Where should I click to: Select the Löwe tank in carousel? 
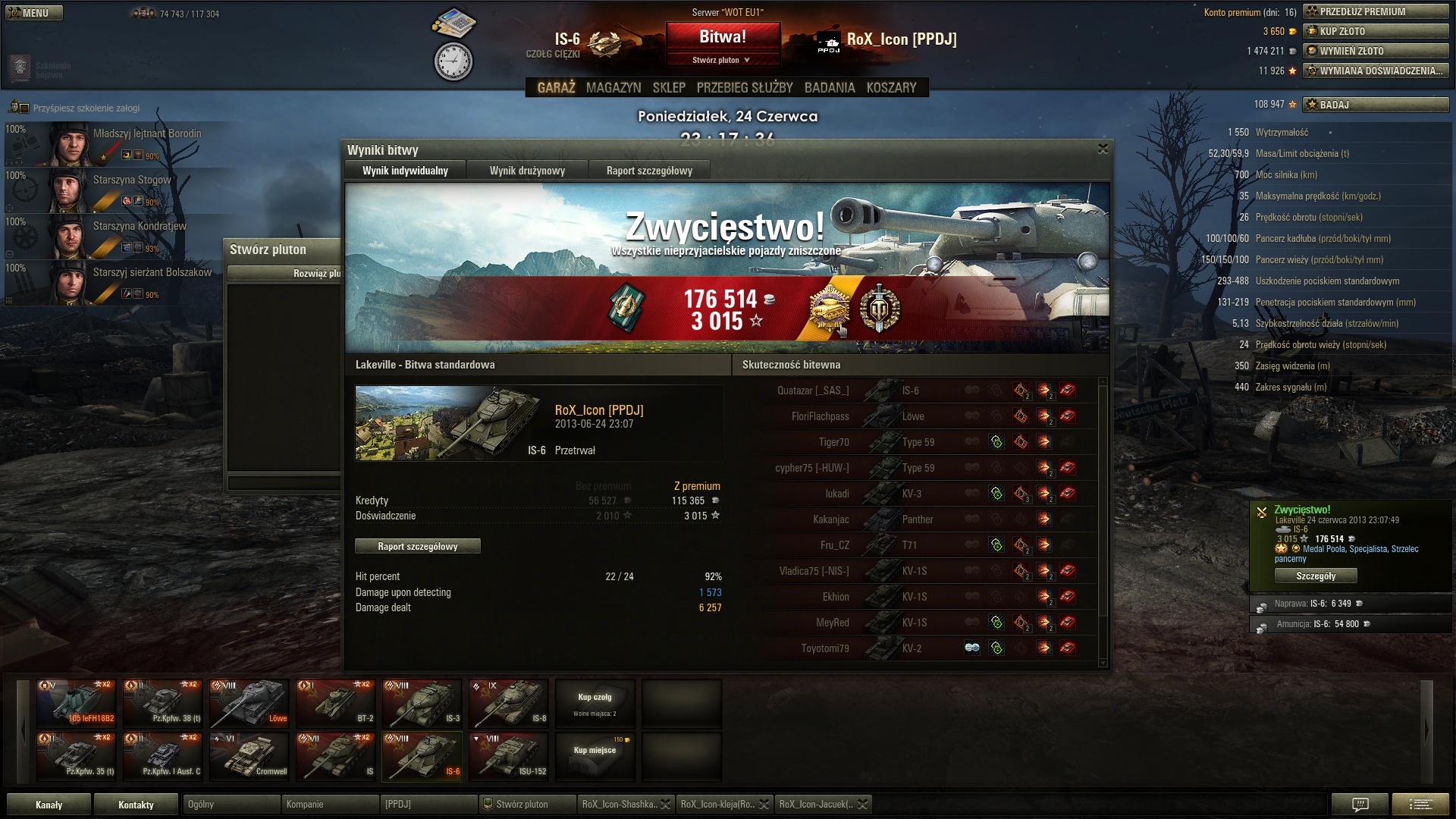(x=249, y=703)
